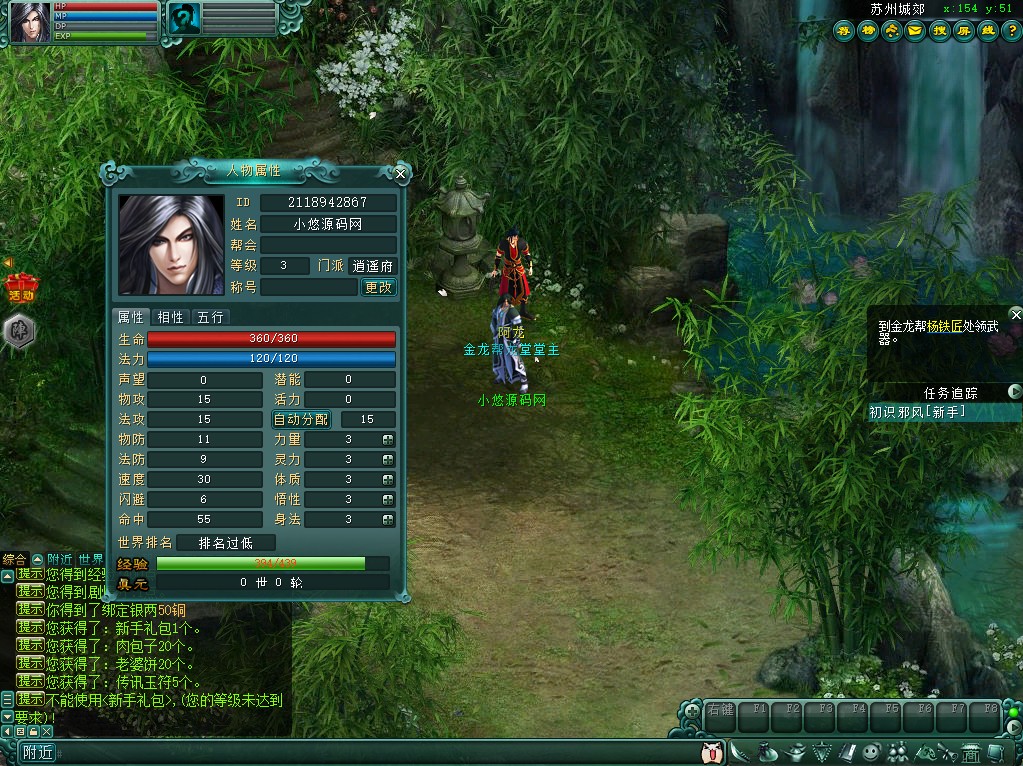The width and height of the screenshot is (1023, 766).
Task: Click the 更改 title change button
Action: [x=378, y=287]
